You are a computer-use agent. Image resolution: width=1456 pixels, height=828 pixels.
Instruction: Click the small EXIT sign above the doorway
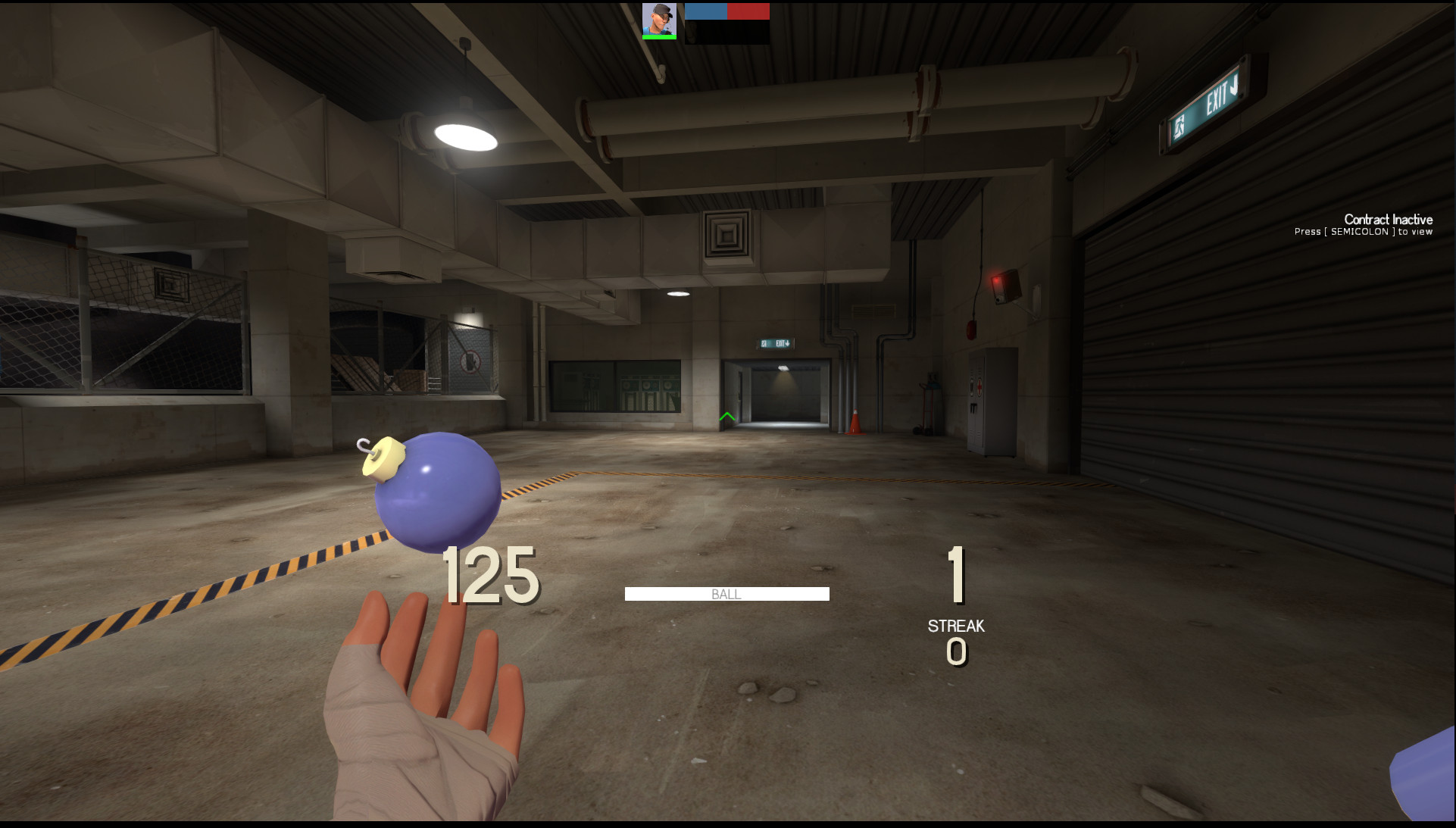[x=776, y=342]
